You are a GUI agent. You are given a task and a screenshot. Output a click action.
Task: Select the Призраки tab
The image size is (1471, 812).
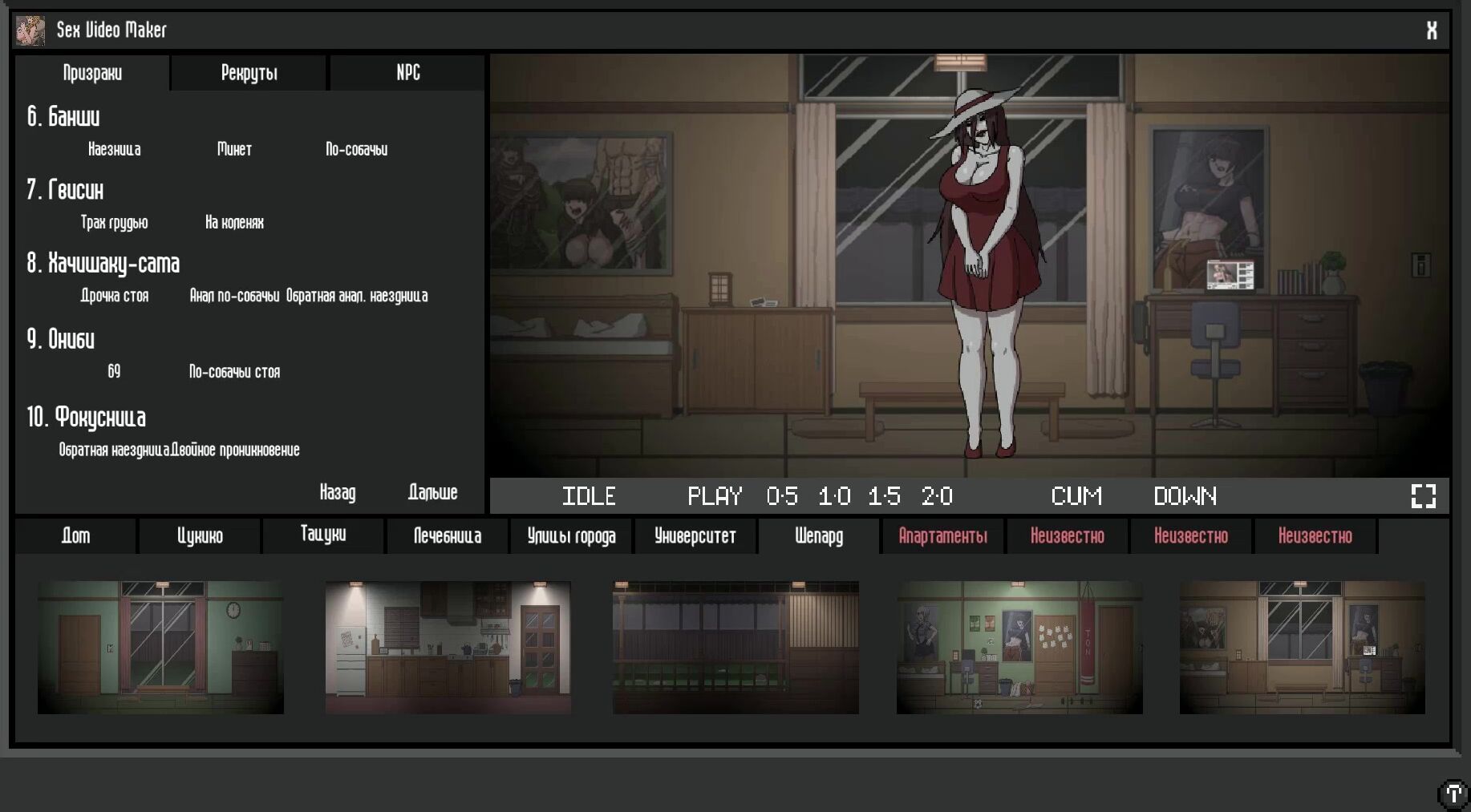92,73
